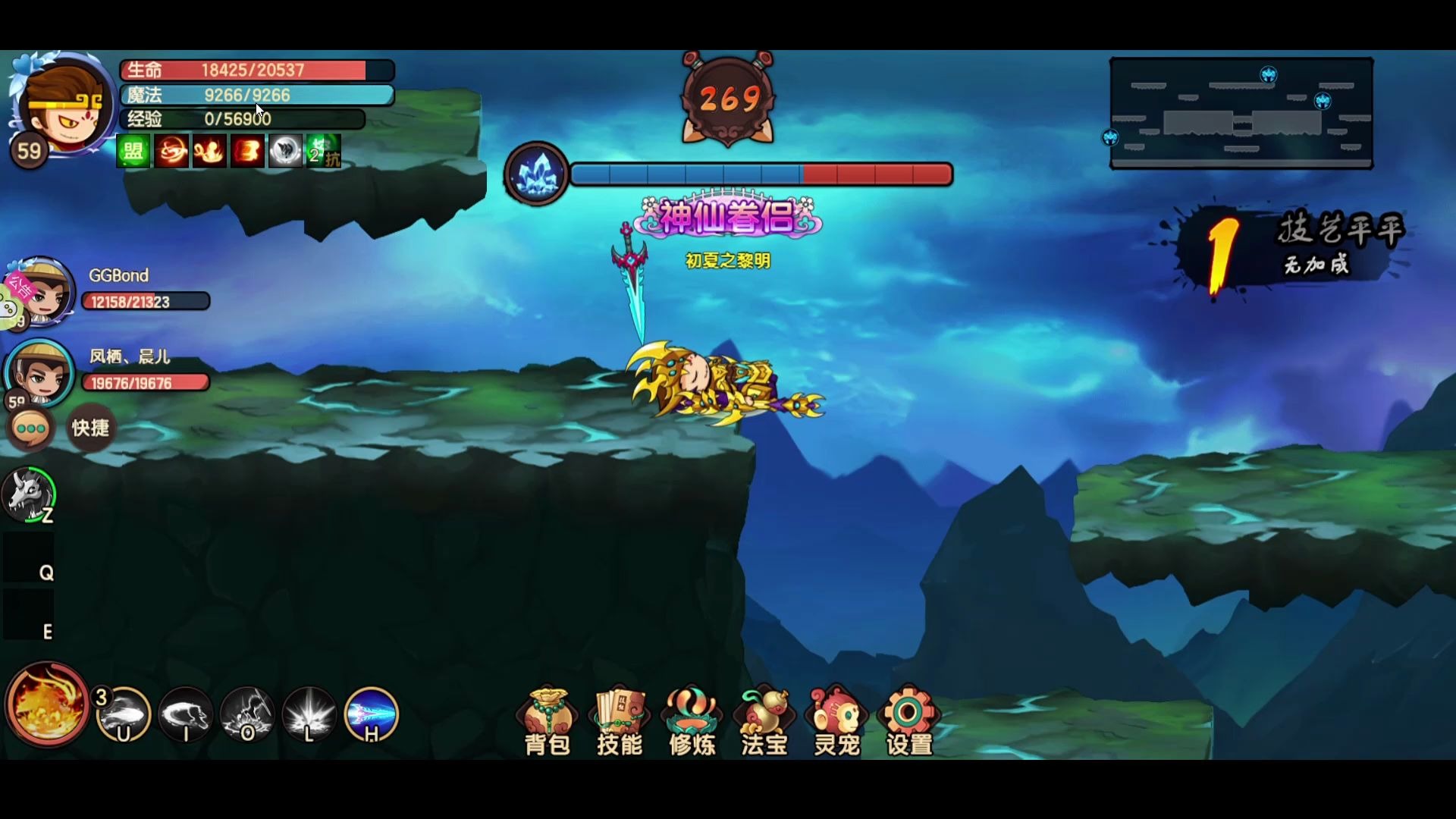Click the 盟 alliance buff icon

pyautogui.click(x=133, y=150)
